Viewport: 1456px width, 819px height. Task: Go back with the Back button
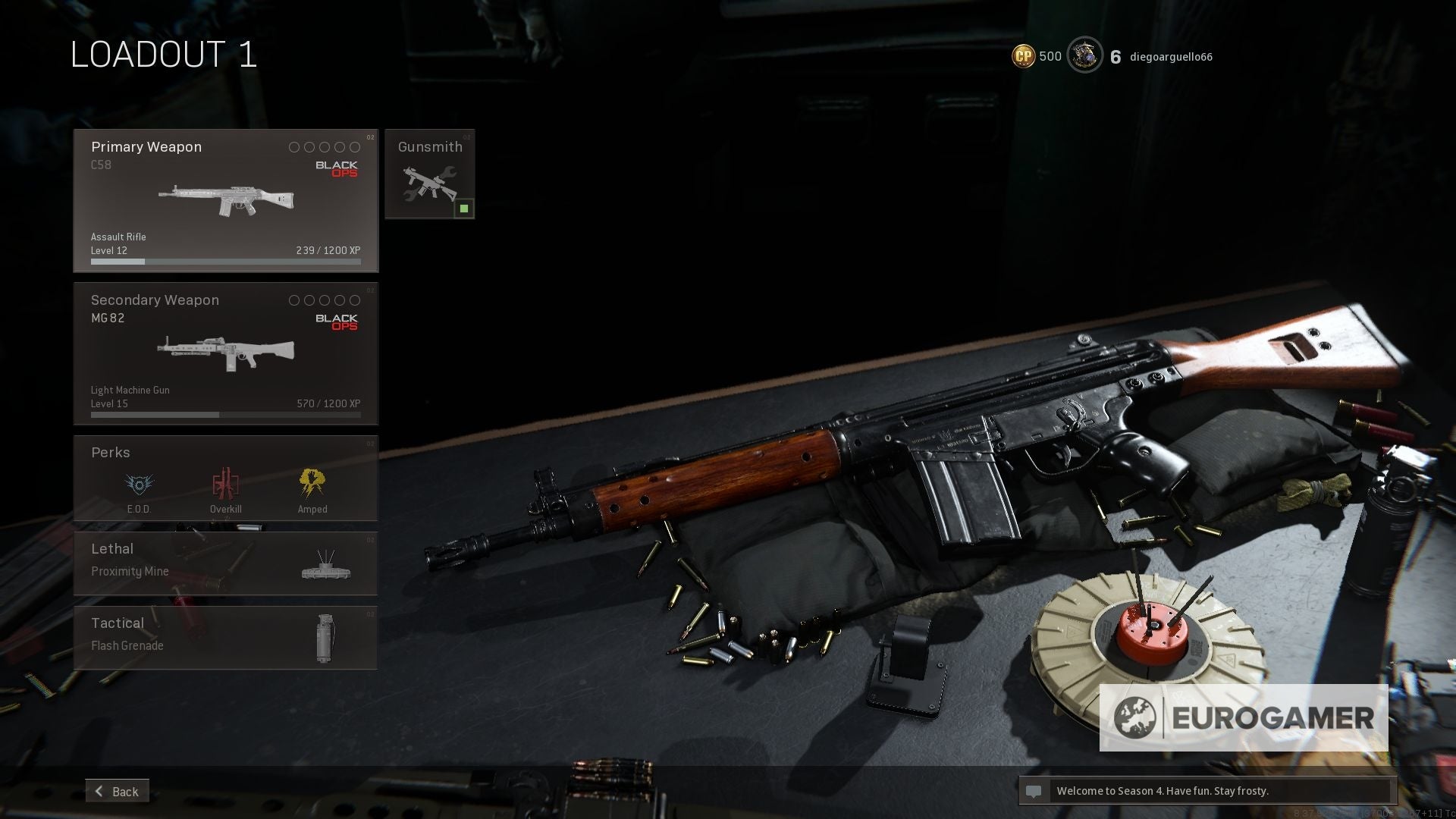pos(118,791)
